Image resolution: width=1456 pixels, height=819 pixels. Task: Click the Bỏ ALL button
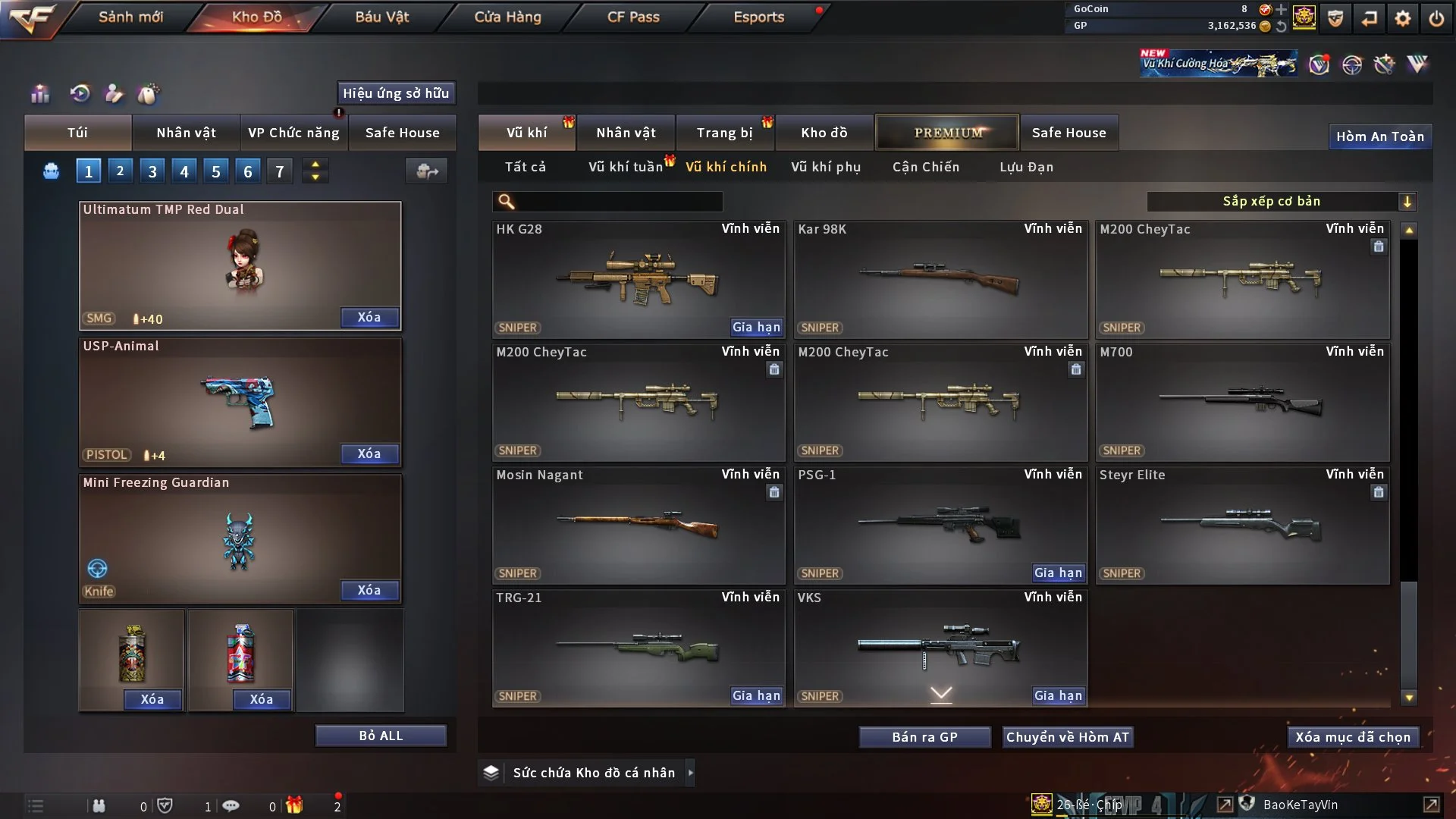tap(381, 736)
